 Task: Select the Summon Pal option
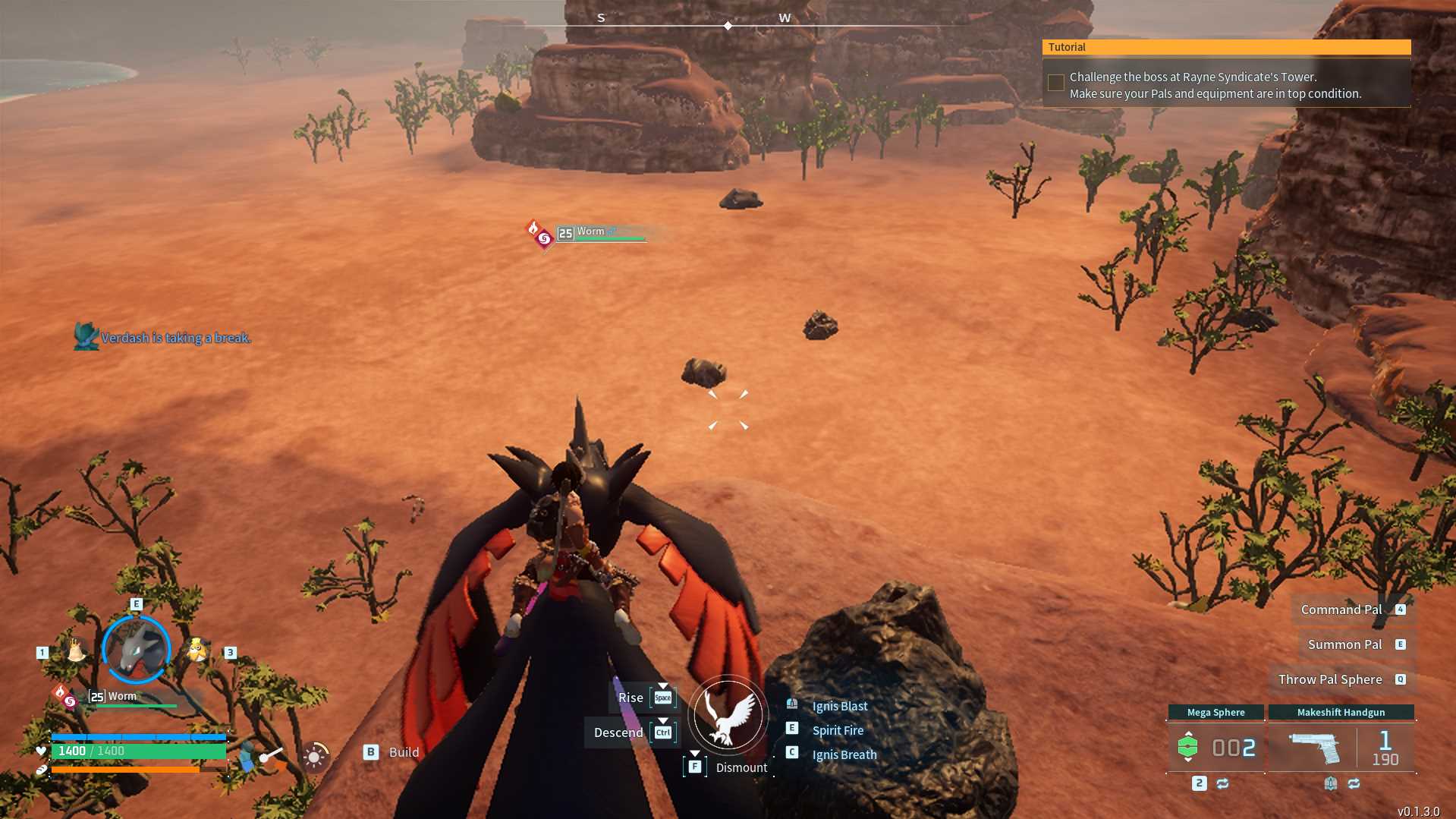click(x=1344, y=644)
